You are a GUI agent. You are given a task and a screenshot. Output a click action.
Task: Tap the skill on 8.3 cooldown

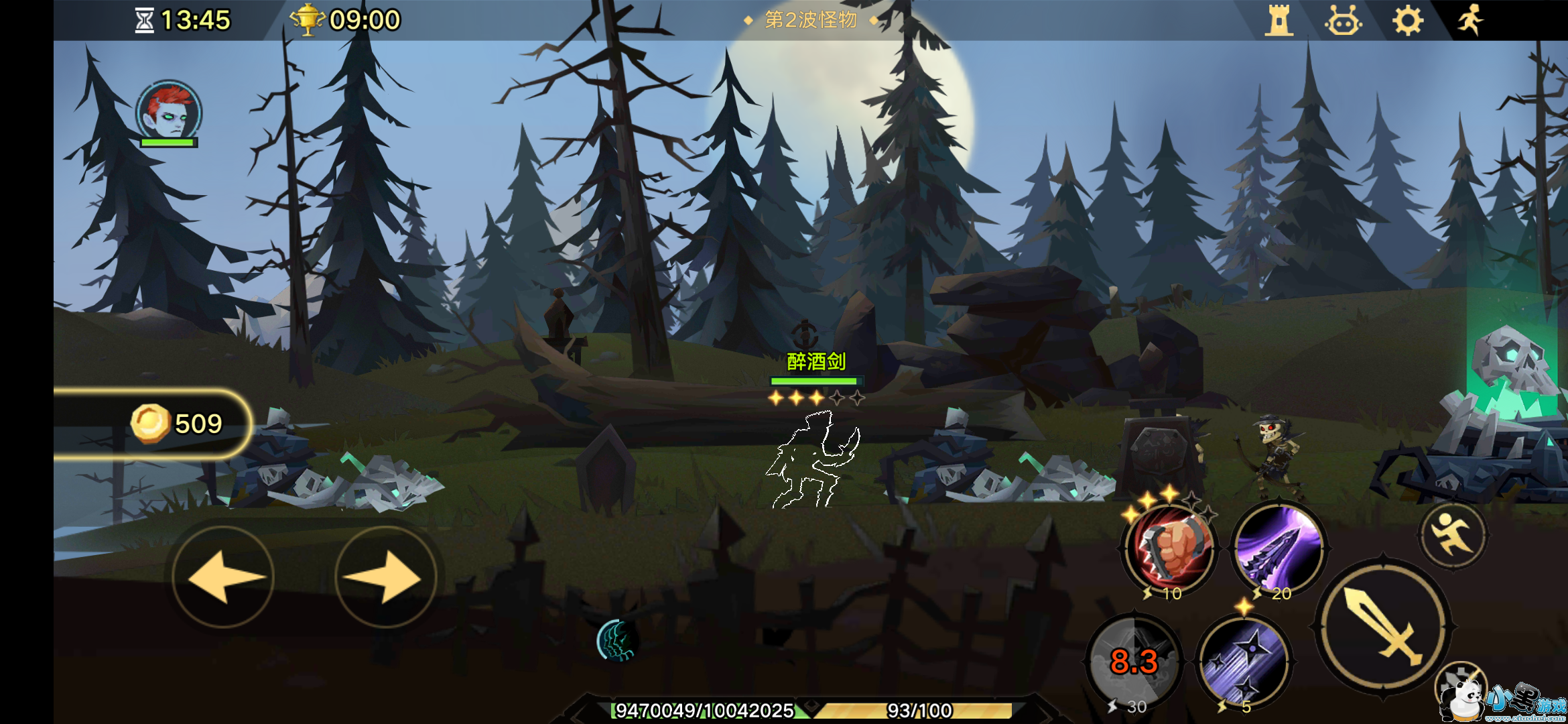1134,661
